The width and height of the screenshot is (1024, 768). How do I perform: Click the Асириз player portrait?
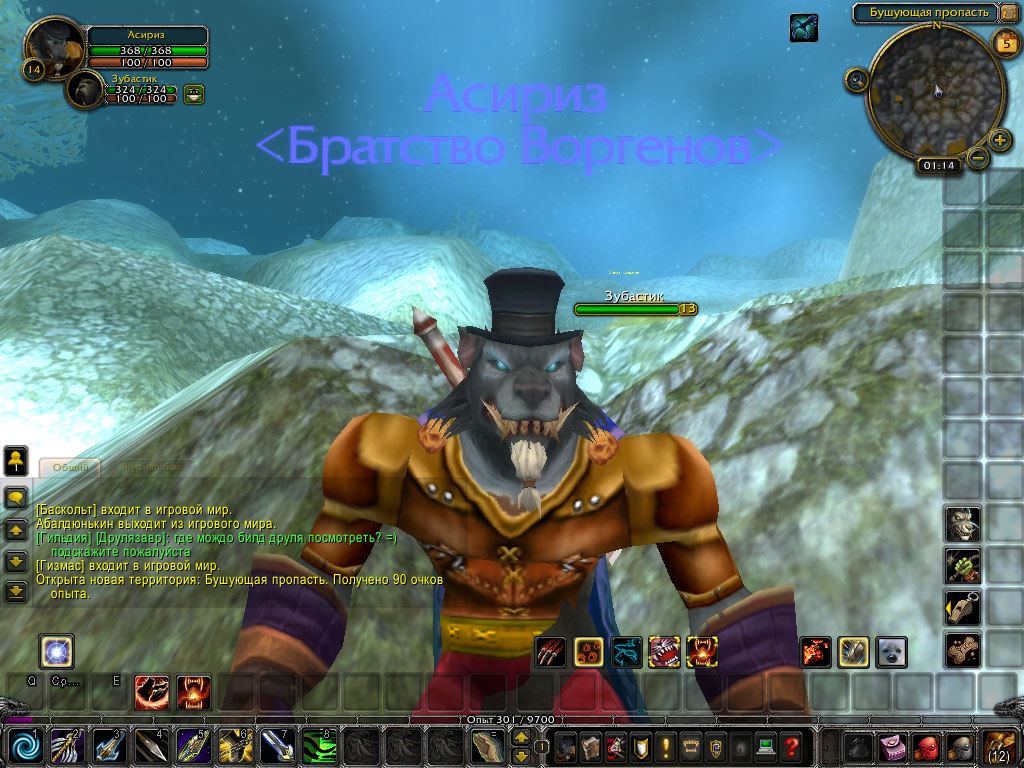[53, 45]
